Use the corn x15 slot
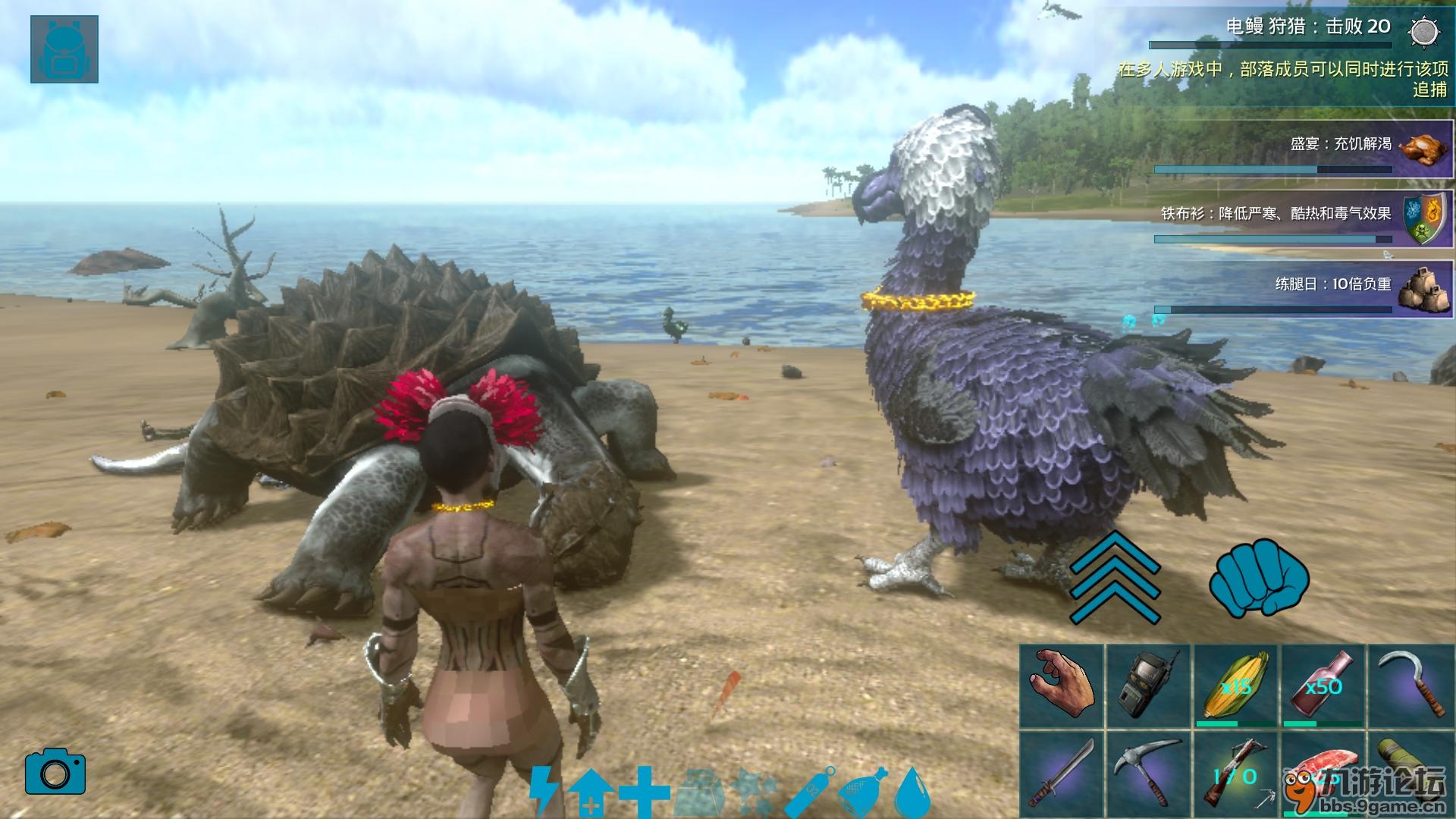1456x819 pixels. pos(1237,686)
